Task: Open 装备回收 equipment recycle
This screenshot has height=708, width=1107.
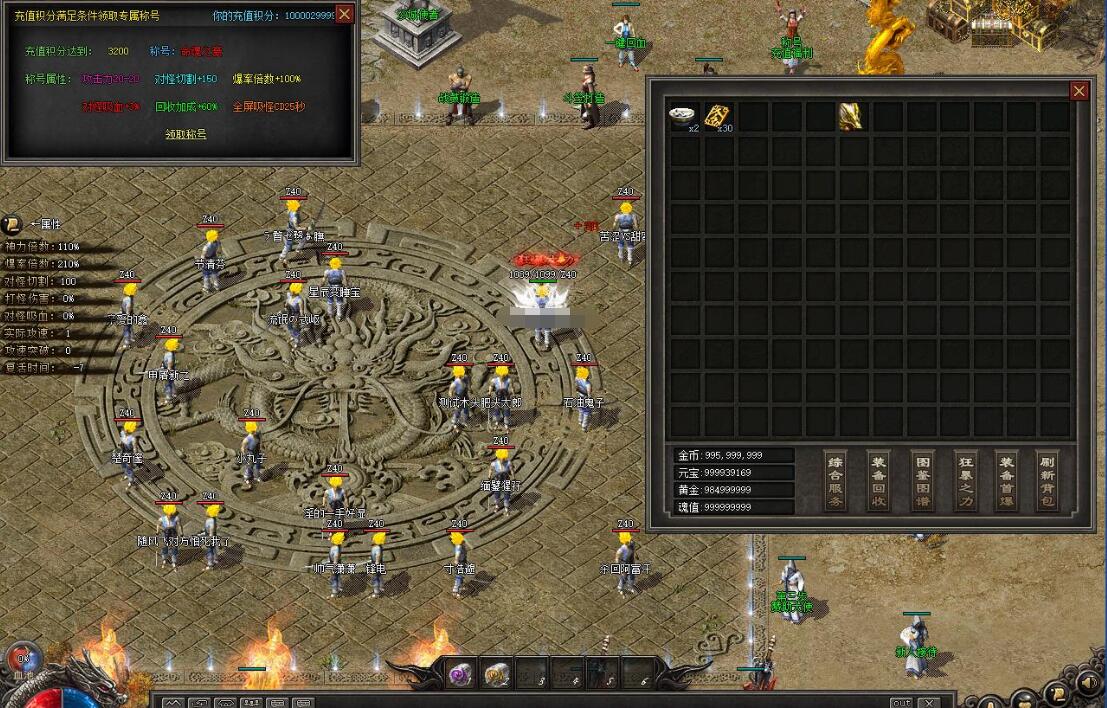Action: coord(879,481)
